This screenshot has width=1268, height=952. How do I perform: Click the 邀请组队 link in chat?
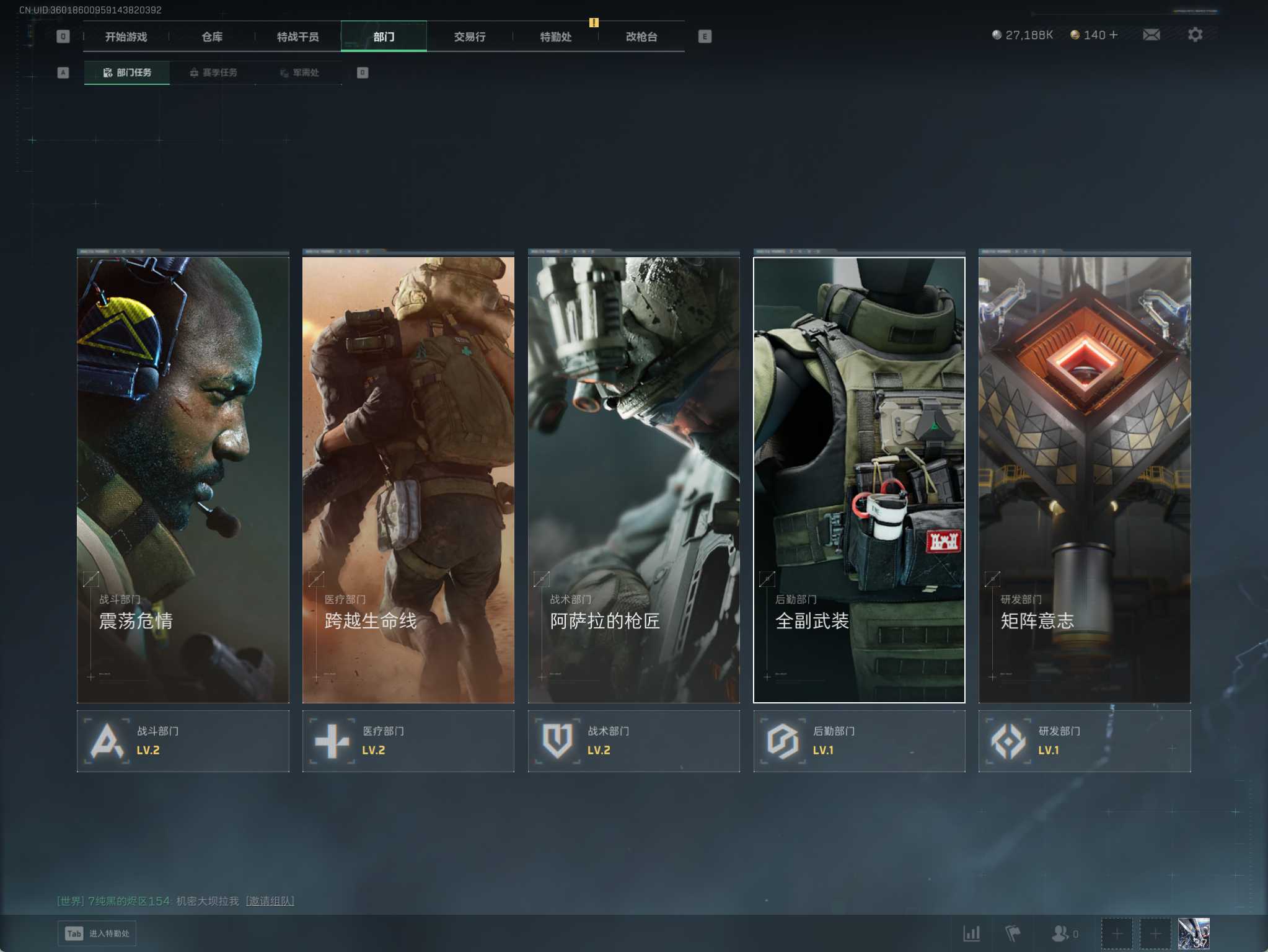point(270,901)
